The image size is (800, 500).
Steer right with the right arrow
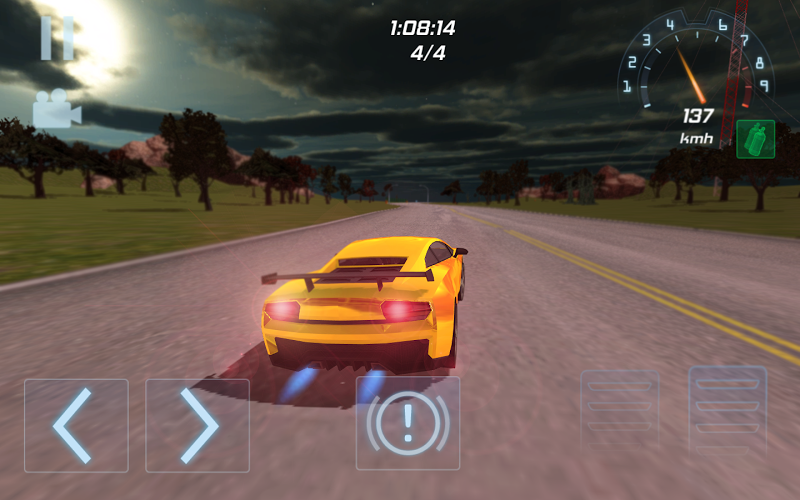click(x=197, y=425)
